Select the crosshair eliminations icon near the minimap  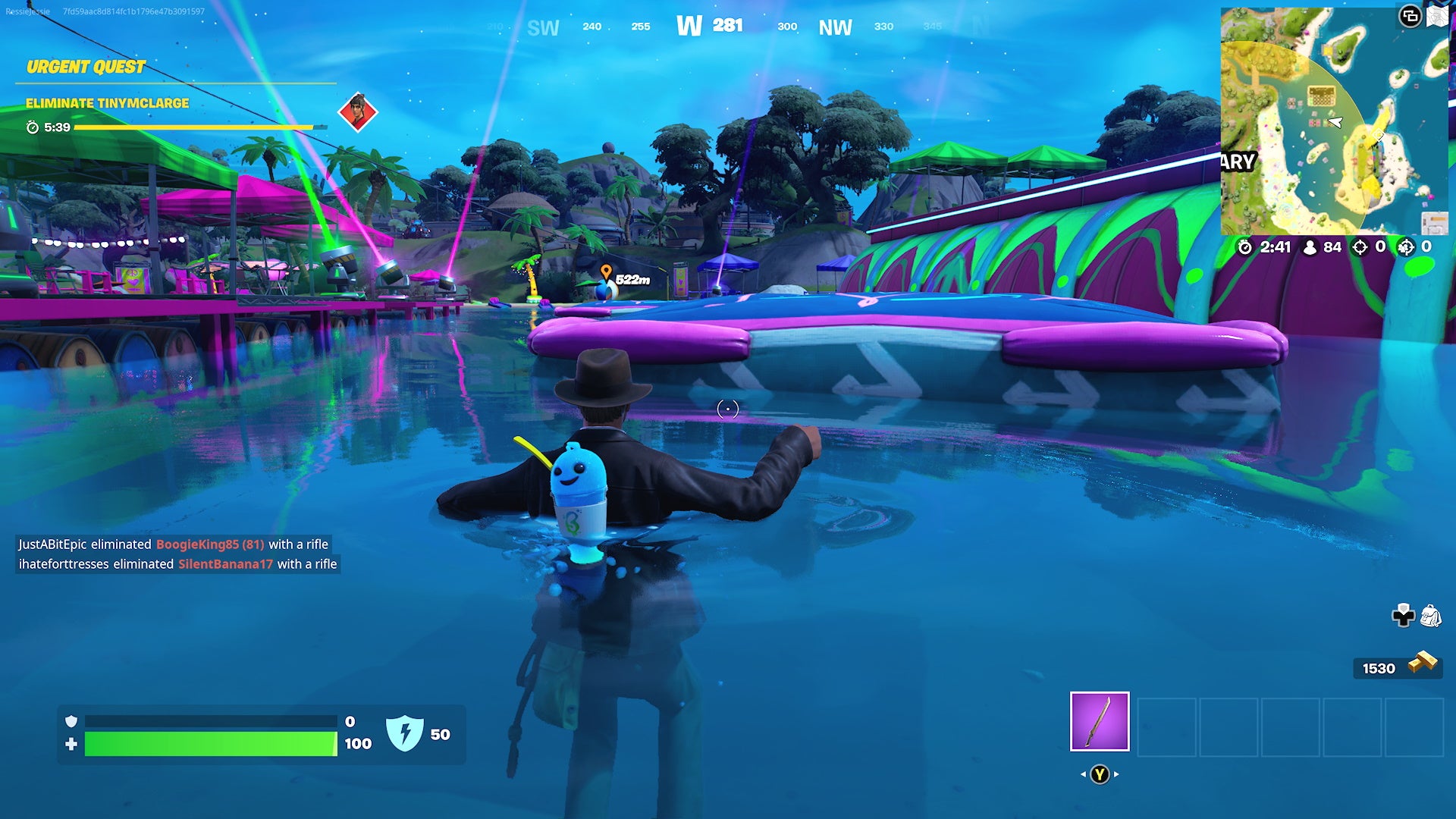1359,245
